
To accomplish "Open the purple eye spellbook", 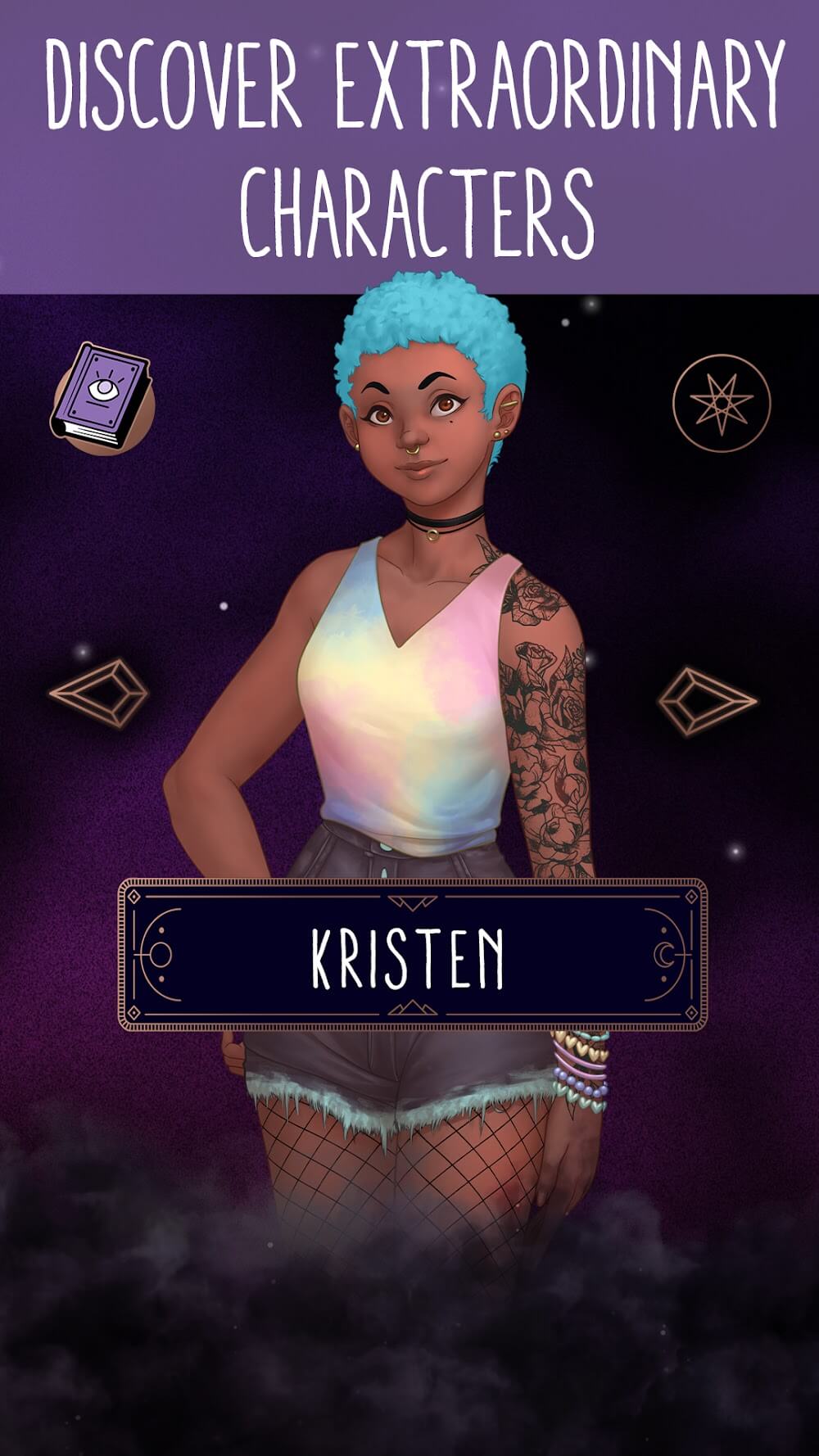I will (x=102, y=398).
